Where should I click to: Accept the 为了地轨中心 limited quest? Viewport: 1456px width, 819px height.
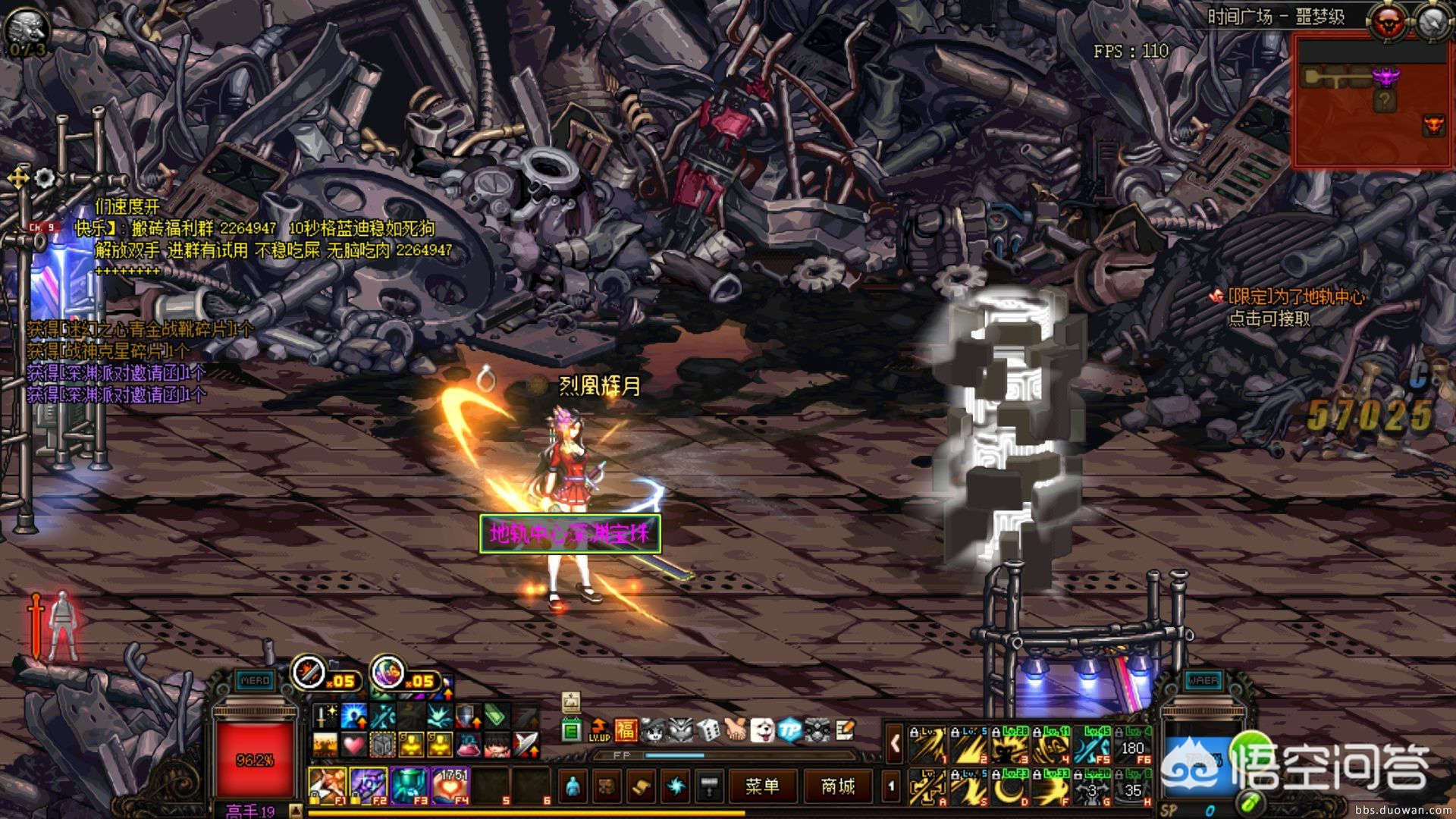[1295, 297]
